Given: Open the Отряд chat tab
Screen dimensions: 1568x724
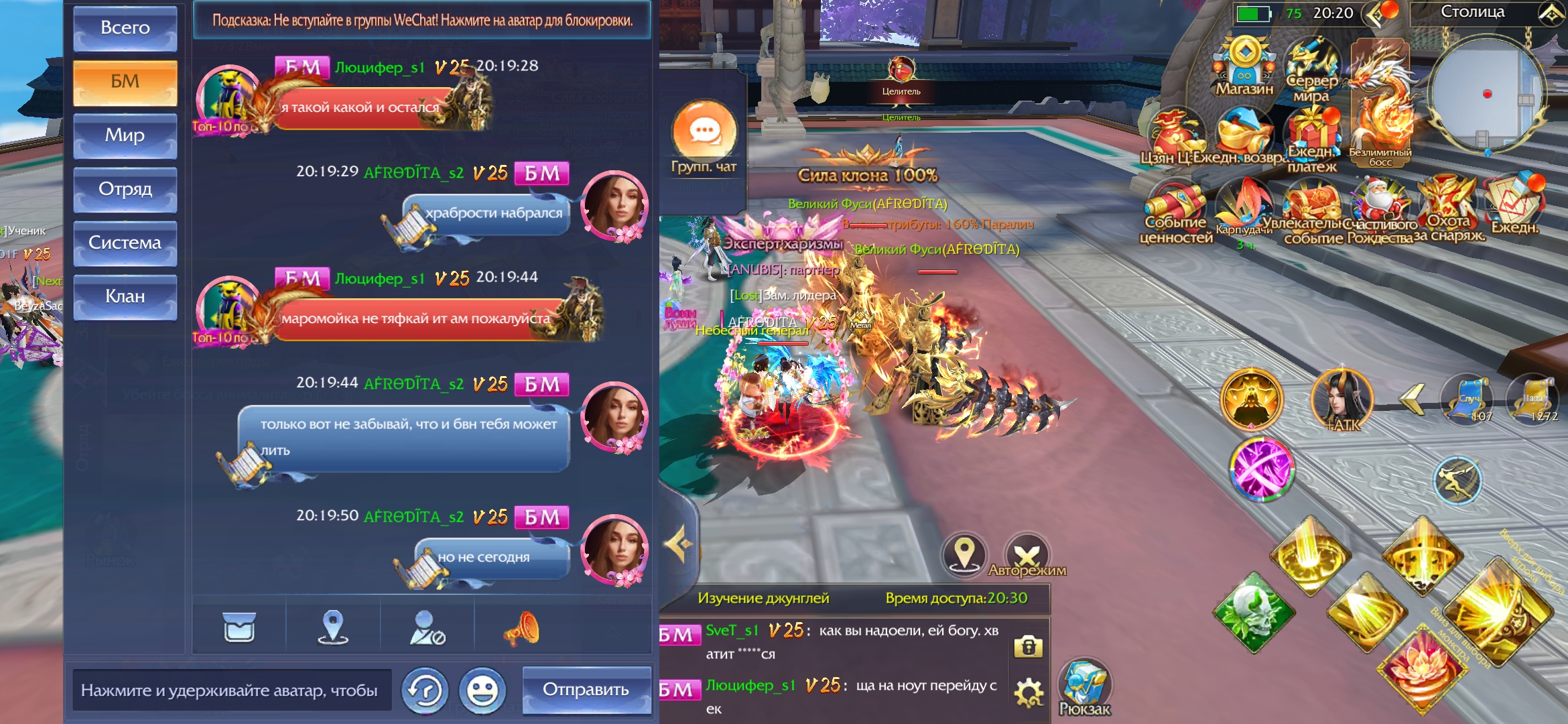Looking at the screenshot, I should pos(125,189).
